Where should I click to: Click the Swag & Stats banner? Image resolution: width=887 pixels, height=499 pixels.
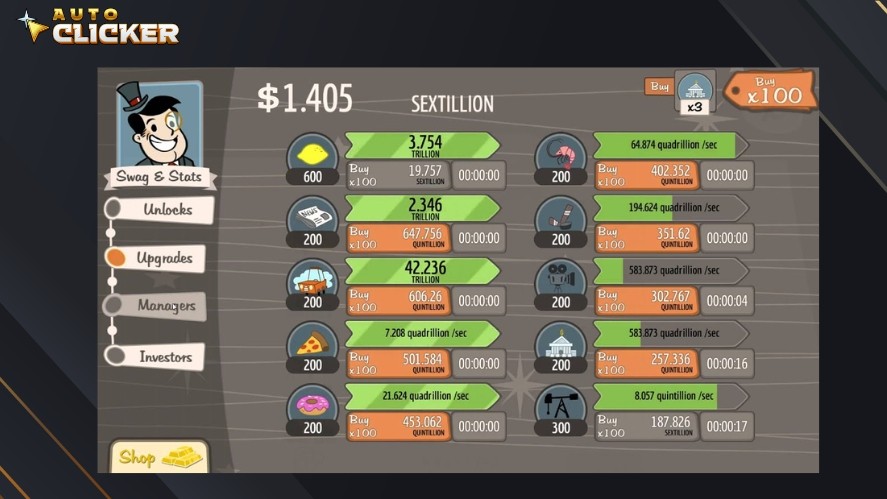tap(160, 177)
